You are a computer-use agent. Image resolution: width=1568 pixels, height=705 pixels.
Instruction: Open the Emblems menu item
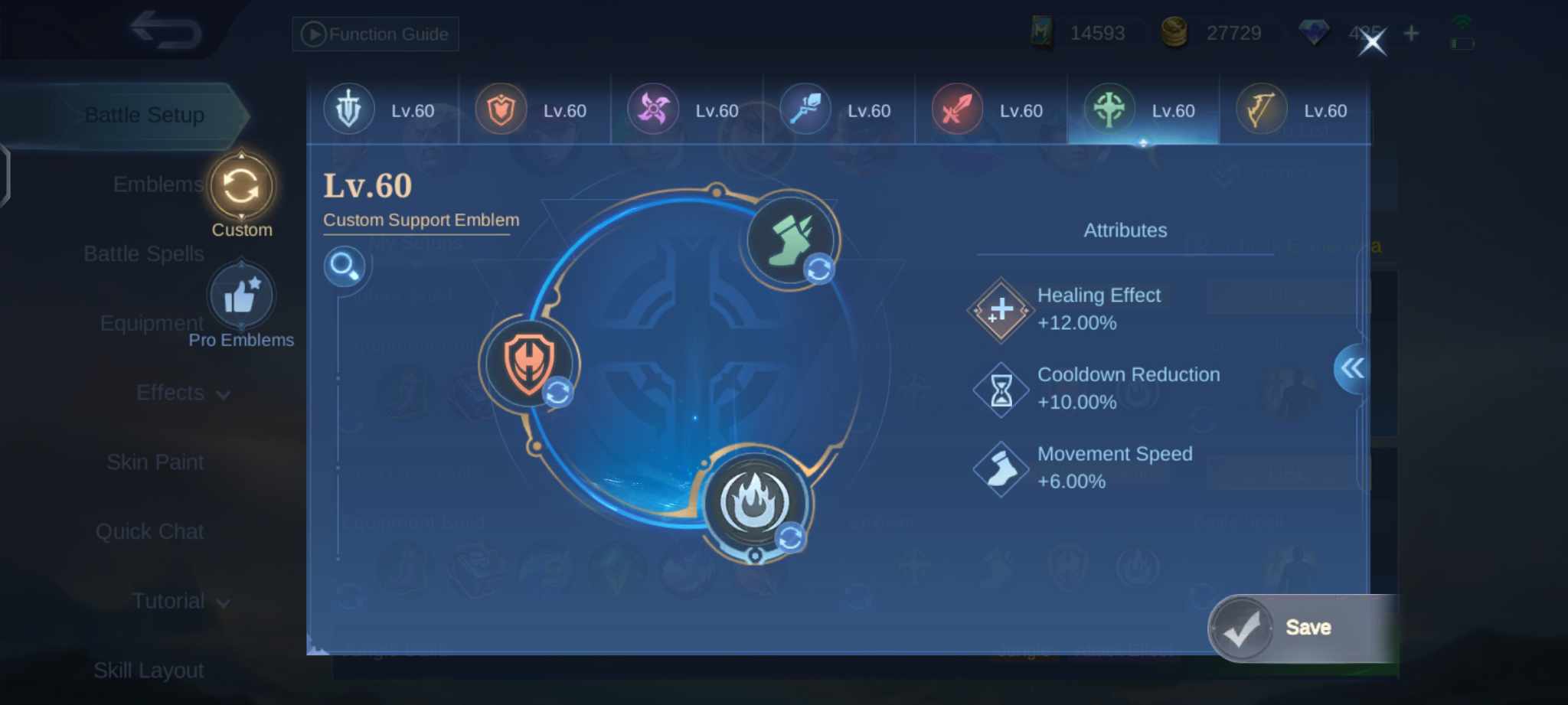point(156,184)
